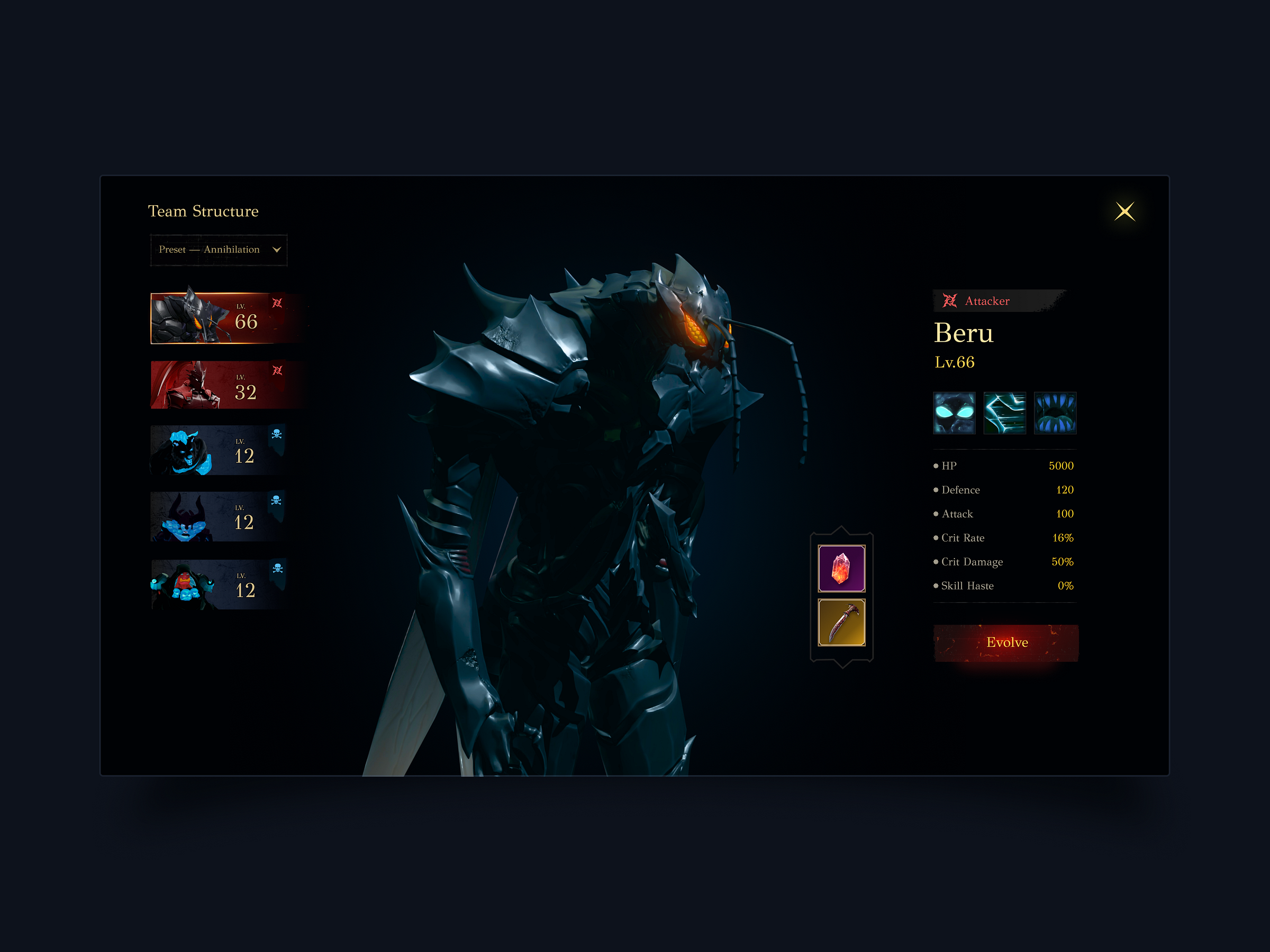The width and height of the screenshot is (1270, 952).
Task: Select the lightning slash skill icon
Action: (x=1005, y=413)
